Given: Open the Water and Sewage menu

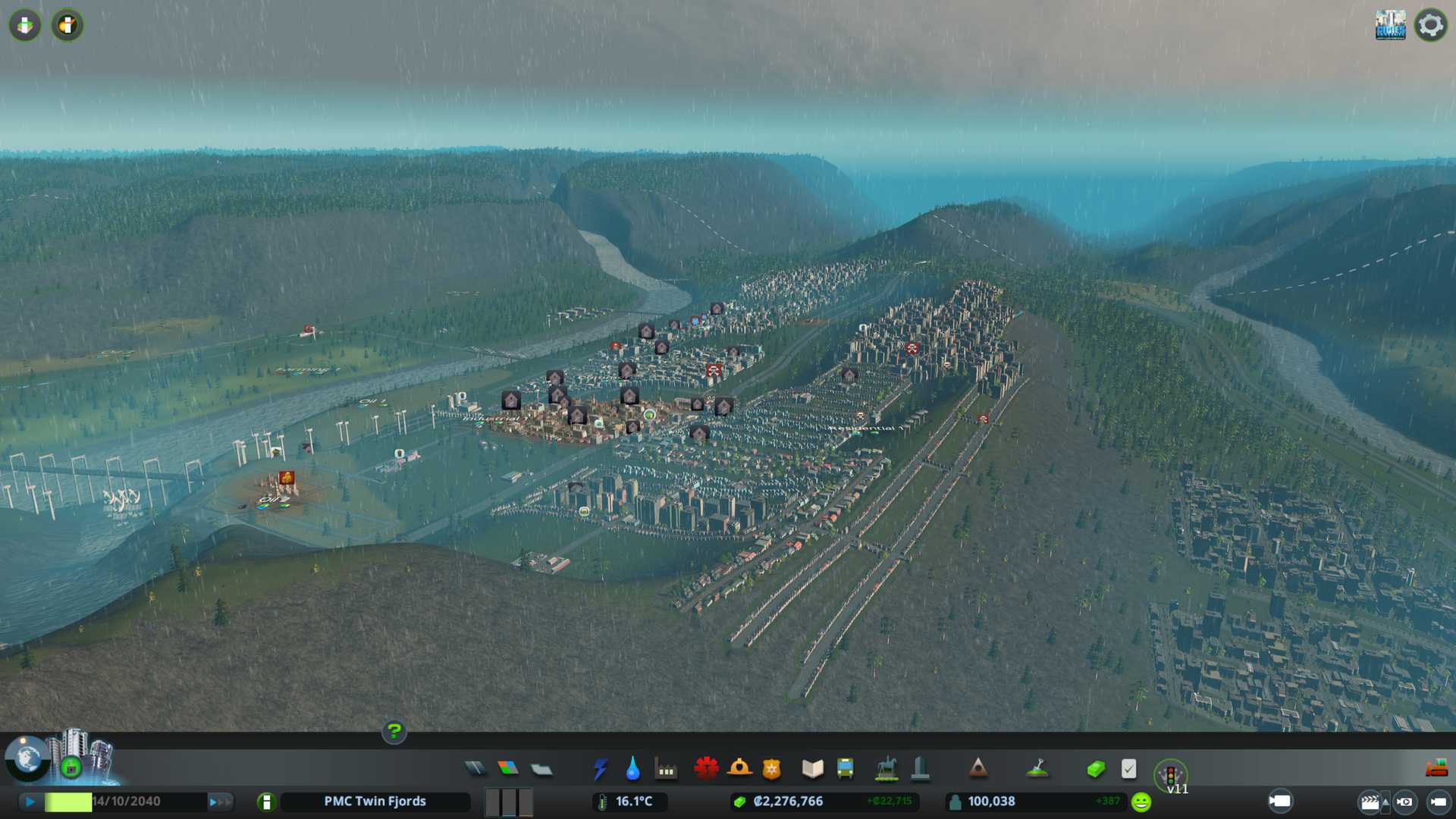Looking at the screenshot, I should (632, 769).
